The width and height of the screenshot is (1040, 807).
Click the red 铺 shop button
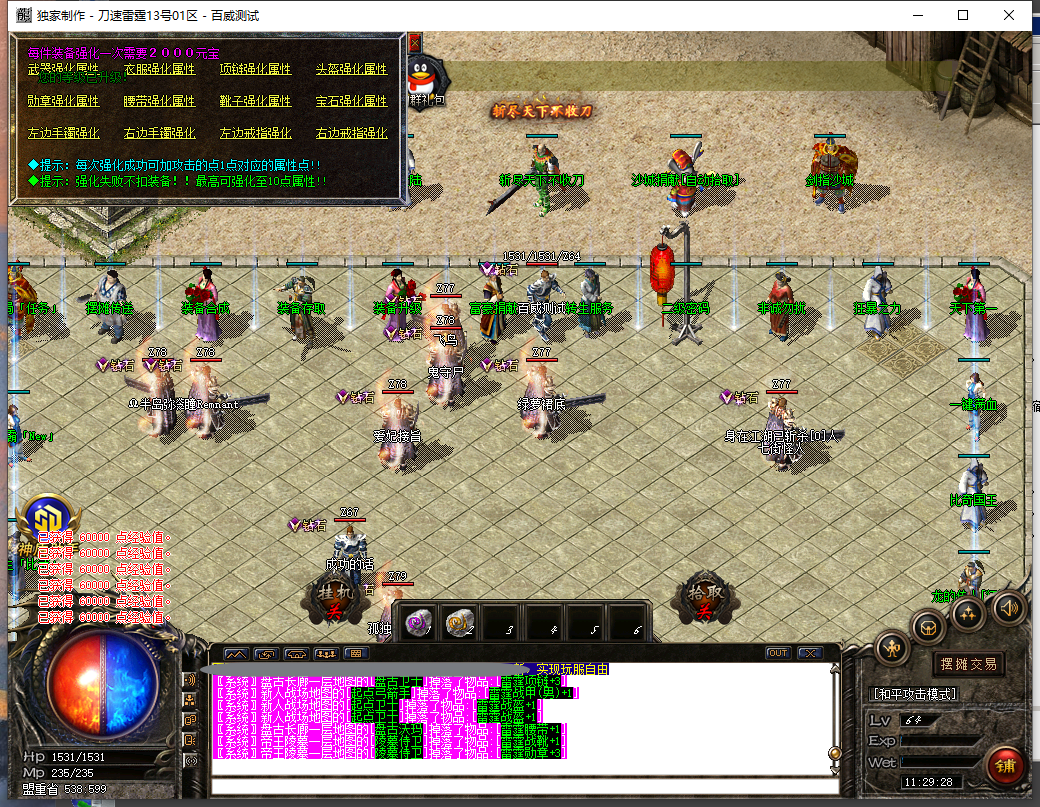1004,765
